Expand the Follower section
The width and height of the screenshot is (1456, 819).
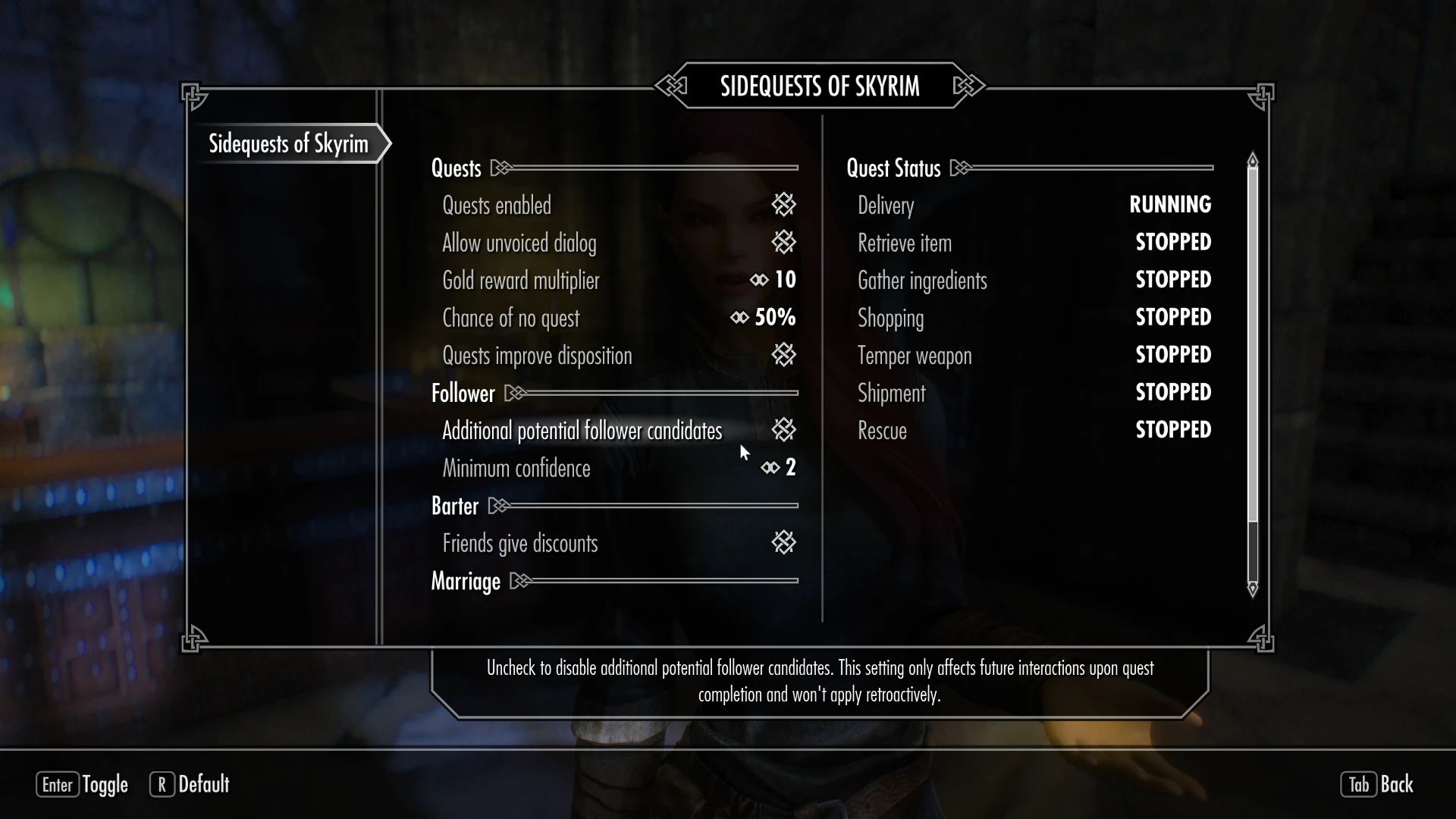pyautogui.click(x=463, y=393)
